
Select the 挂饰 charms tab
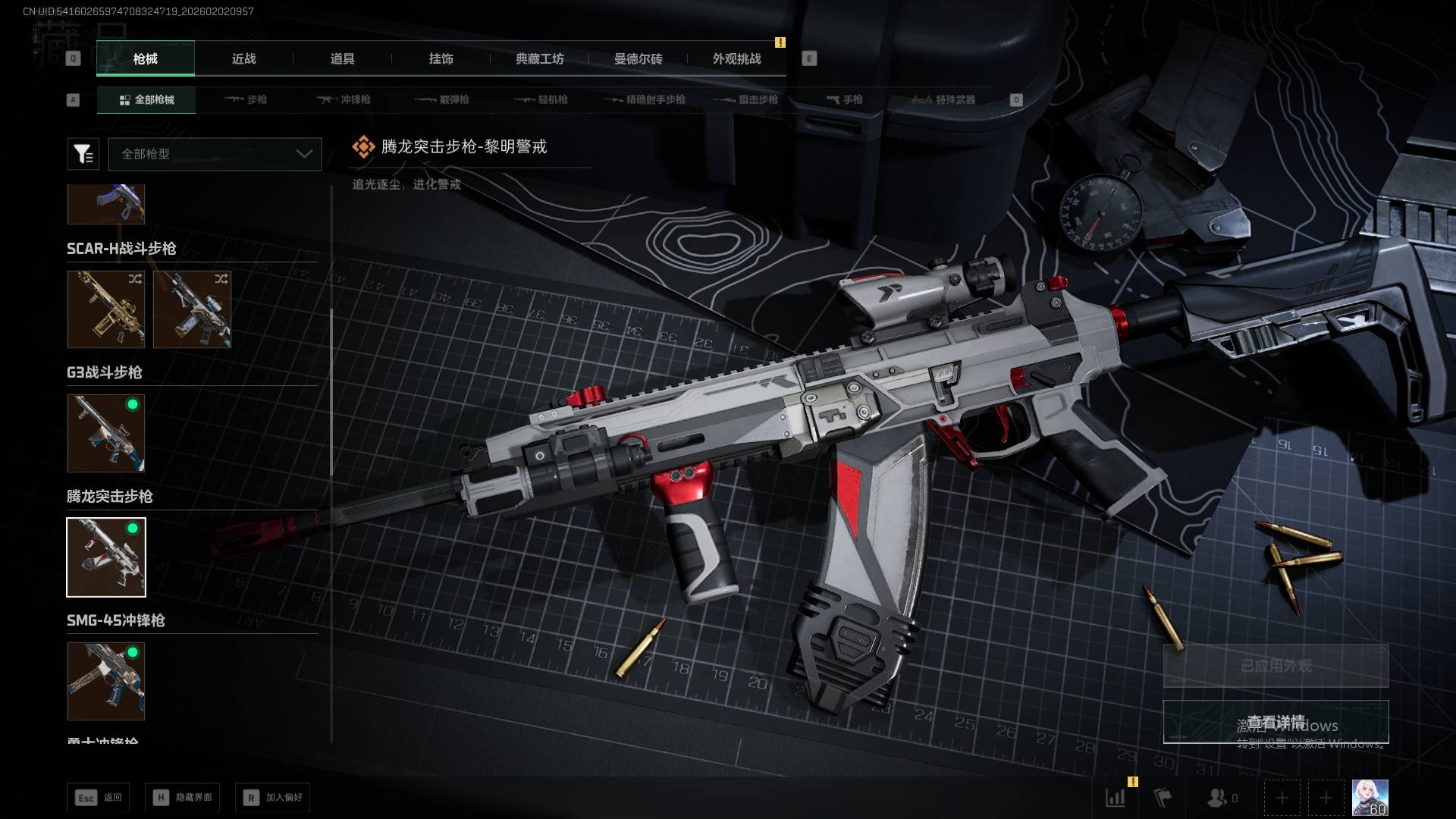coord(441,59)
